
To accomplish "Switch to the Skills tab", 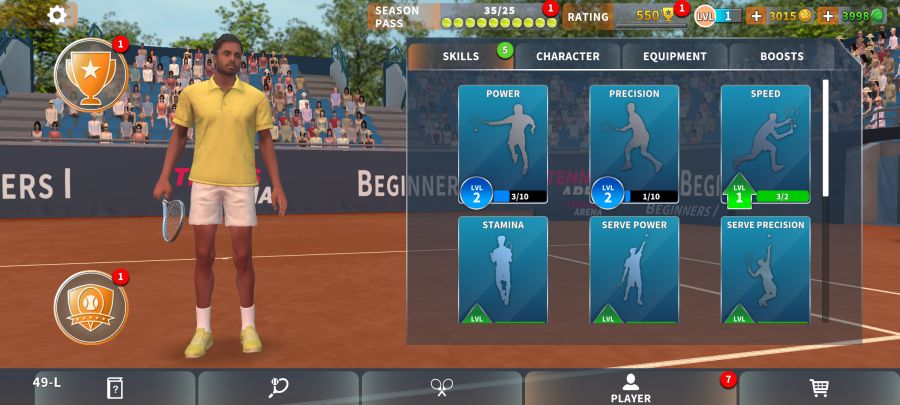I will coord(461,56).
